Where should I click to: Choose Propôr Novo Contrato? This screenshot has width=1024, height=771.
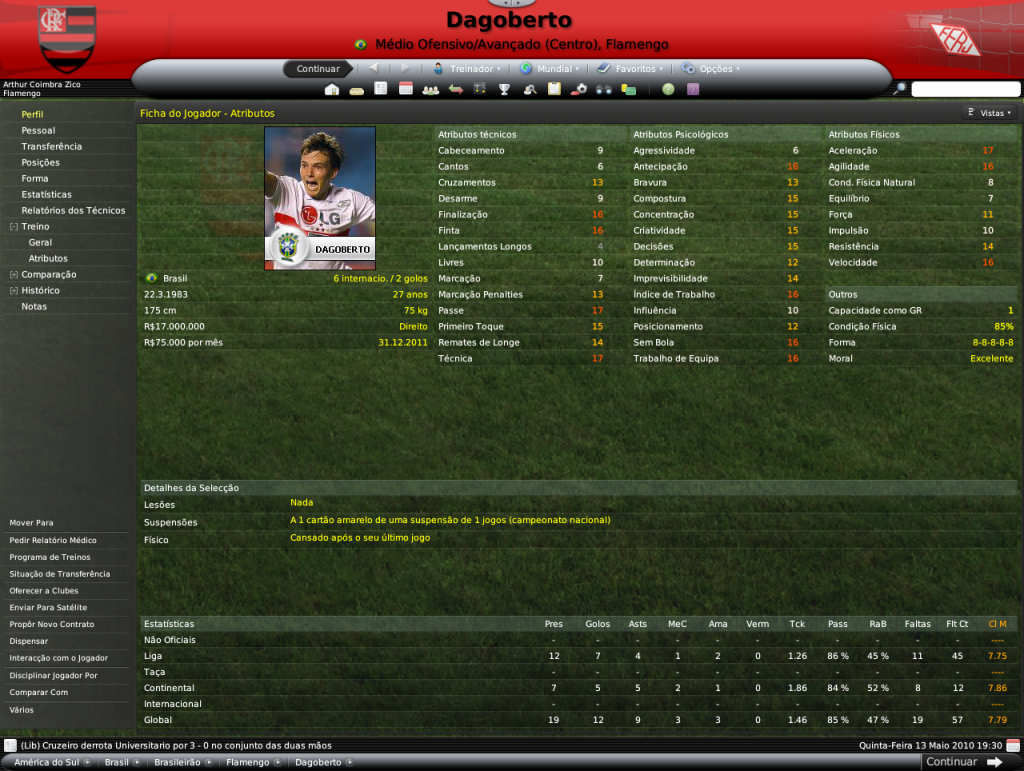[x=50, y=624]
